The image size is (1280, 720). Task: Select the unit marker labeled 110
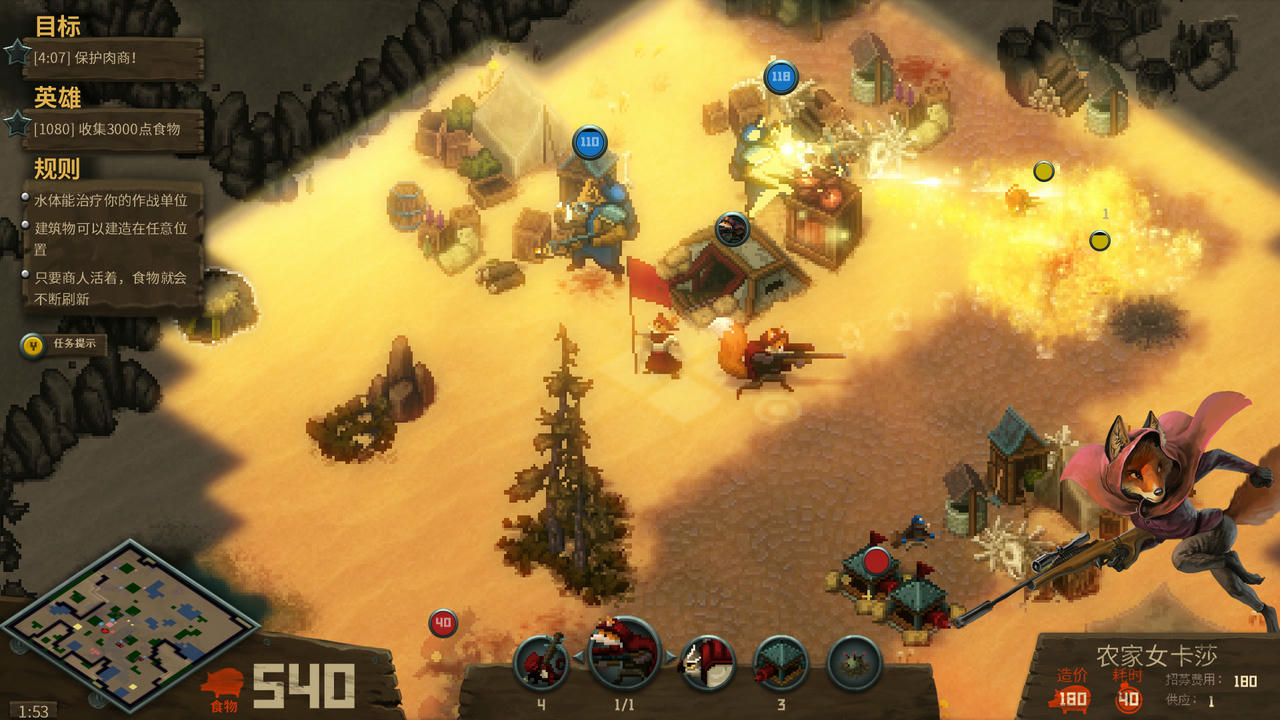(589, 142)
